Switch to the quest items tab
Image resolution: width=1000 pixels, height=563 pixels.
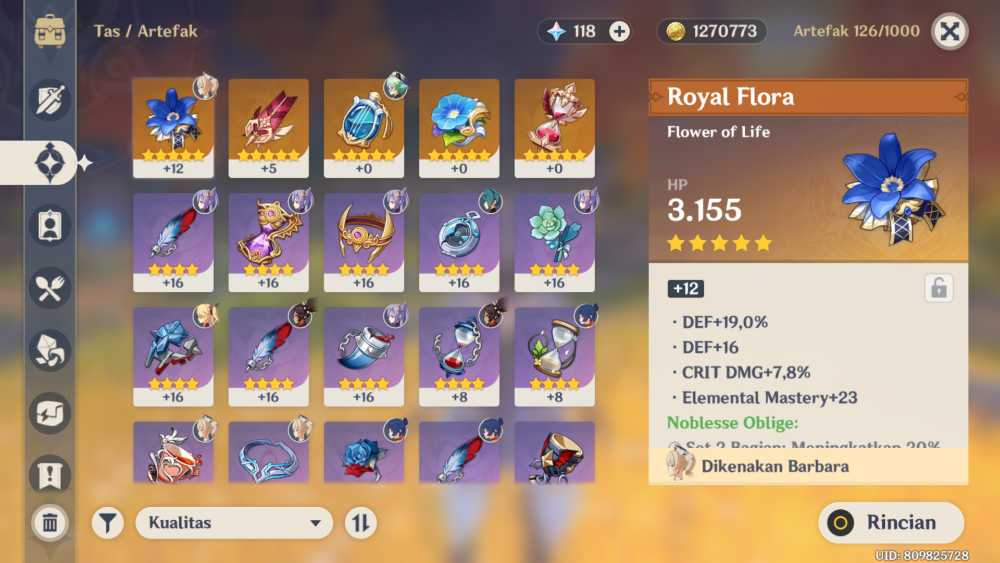tap(50, 474)
